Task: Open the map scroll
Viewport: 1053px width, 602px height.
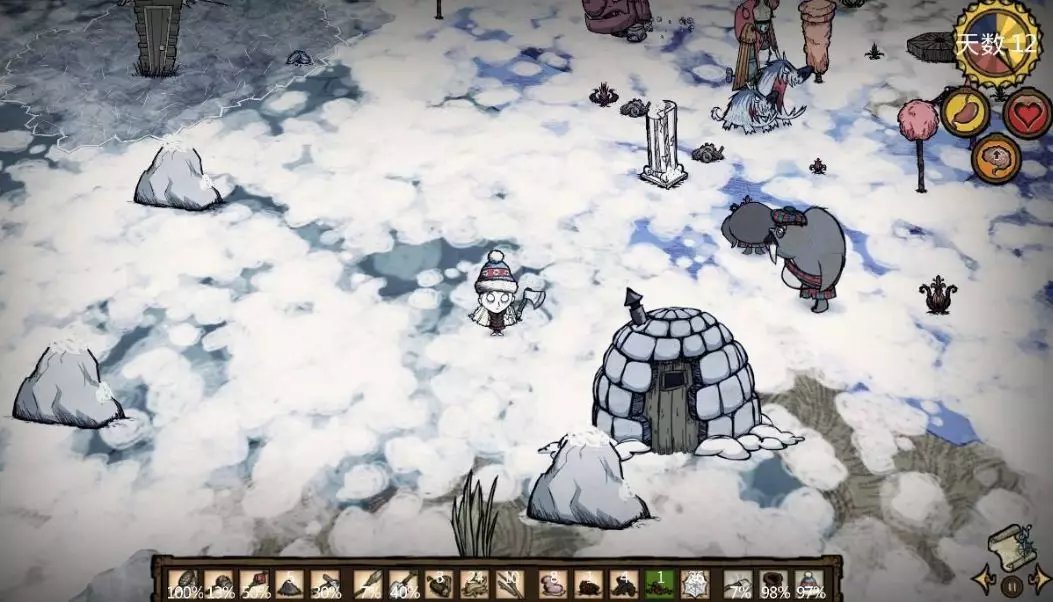Action: point(1009,546)
